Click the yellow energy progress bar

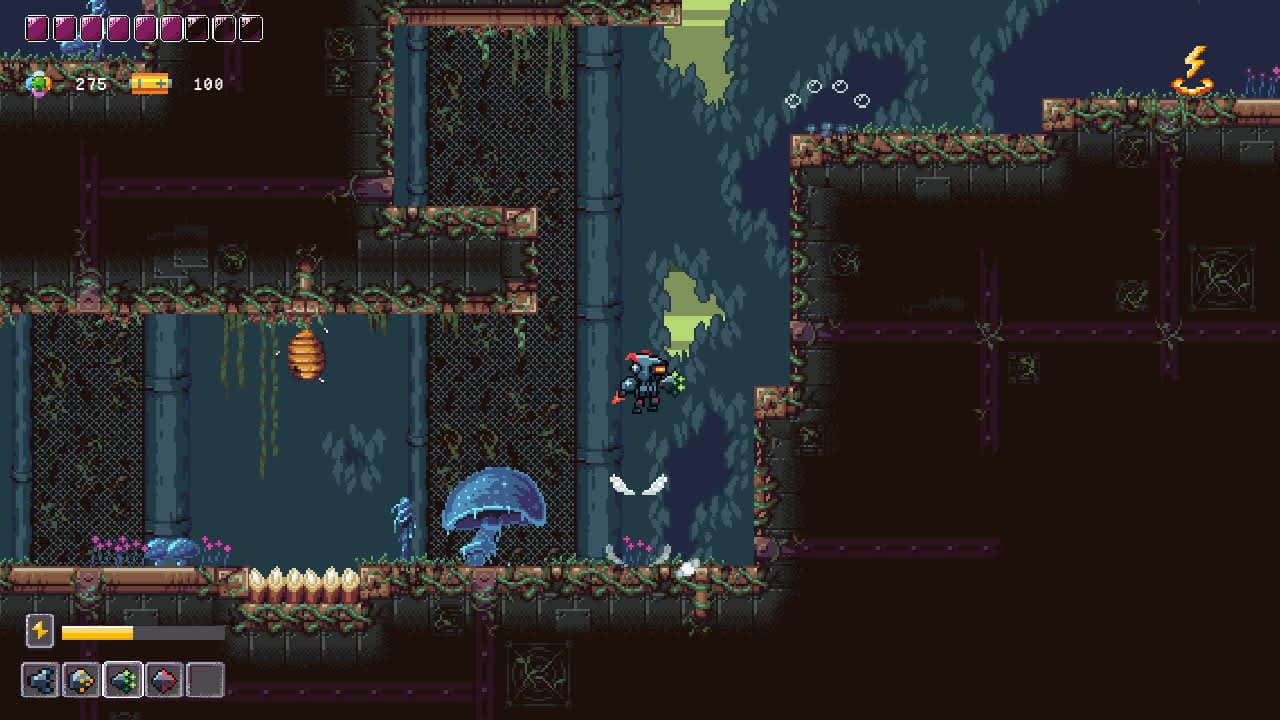tap(98, 632)
